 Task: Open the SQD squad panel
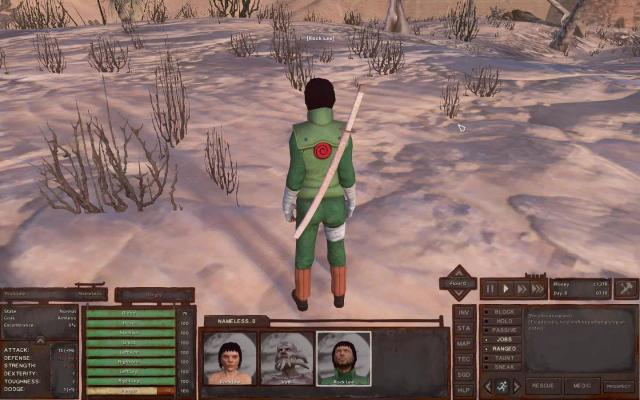(463, 374)
